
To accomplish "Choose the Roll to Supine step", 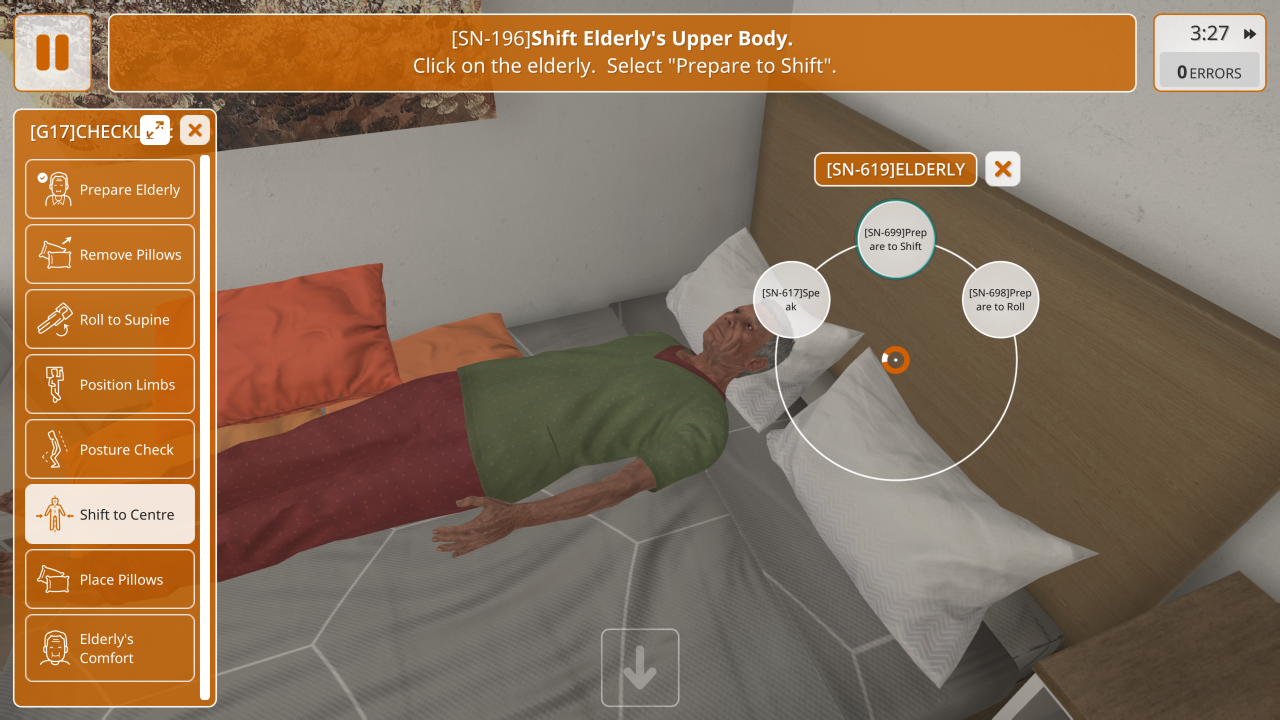I will pyautogui.click(x=110, y=319).
